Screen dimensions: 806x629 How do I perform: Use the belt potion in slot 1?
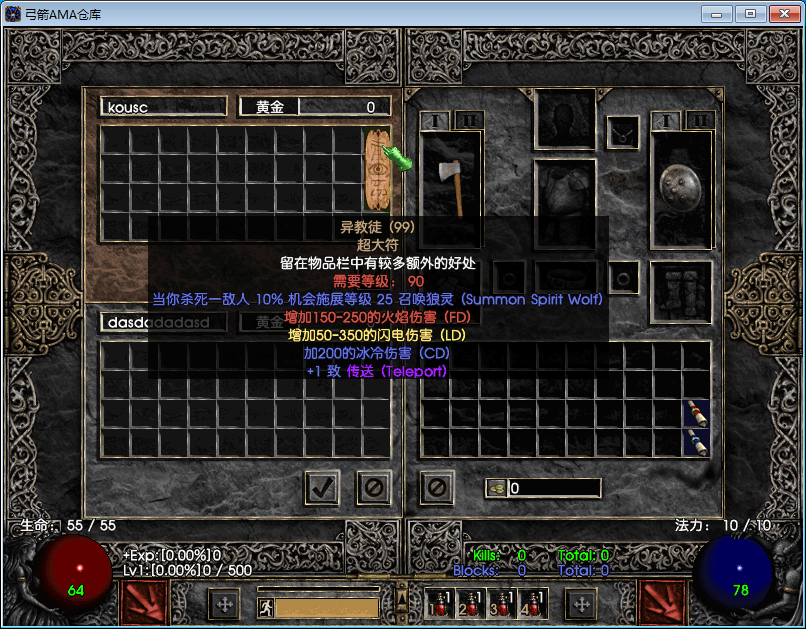click(x=438, y=602)
